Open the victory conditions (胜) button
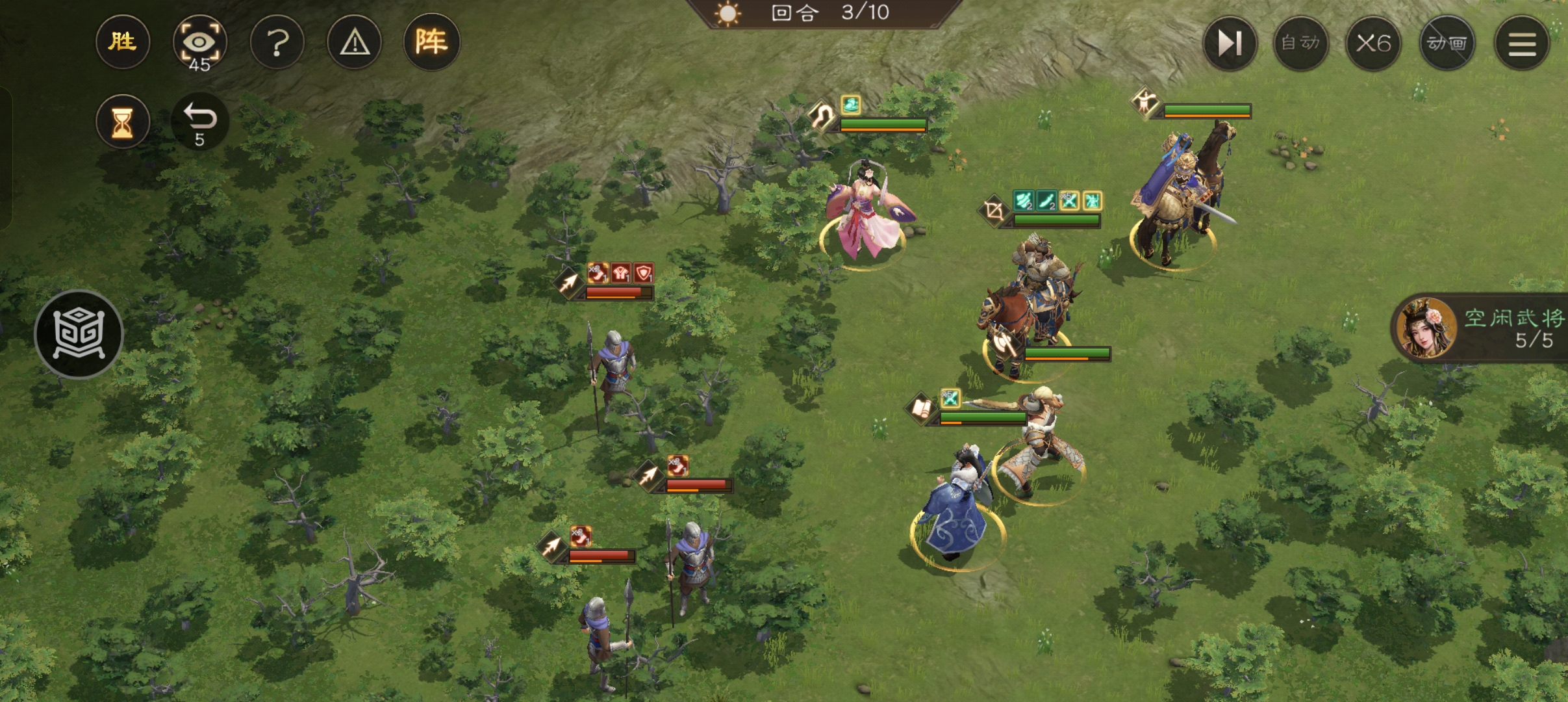The width and height of the screenshot is (1568, 702). point(122,42)
